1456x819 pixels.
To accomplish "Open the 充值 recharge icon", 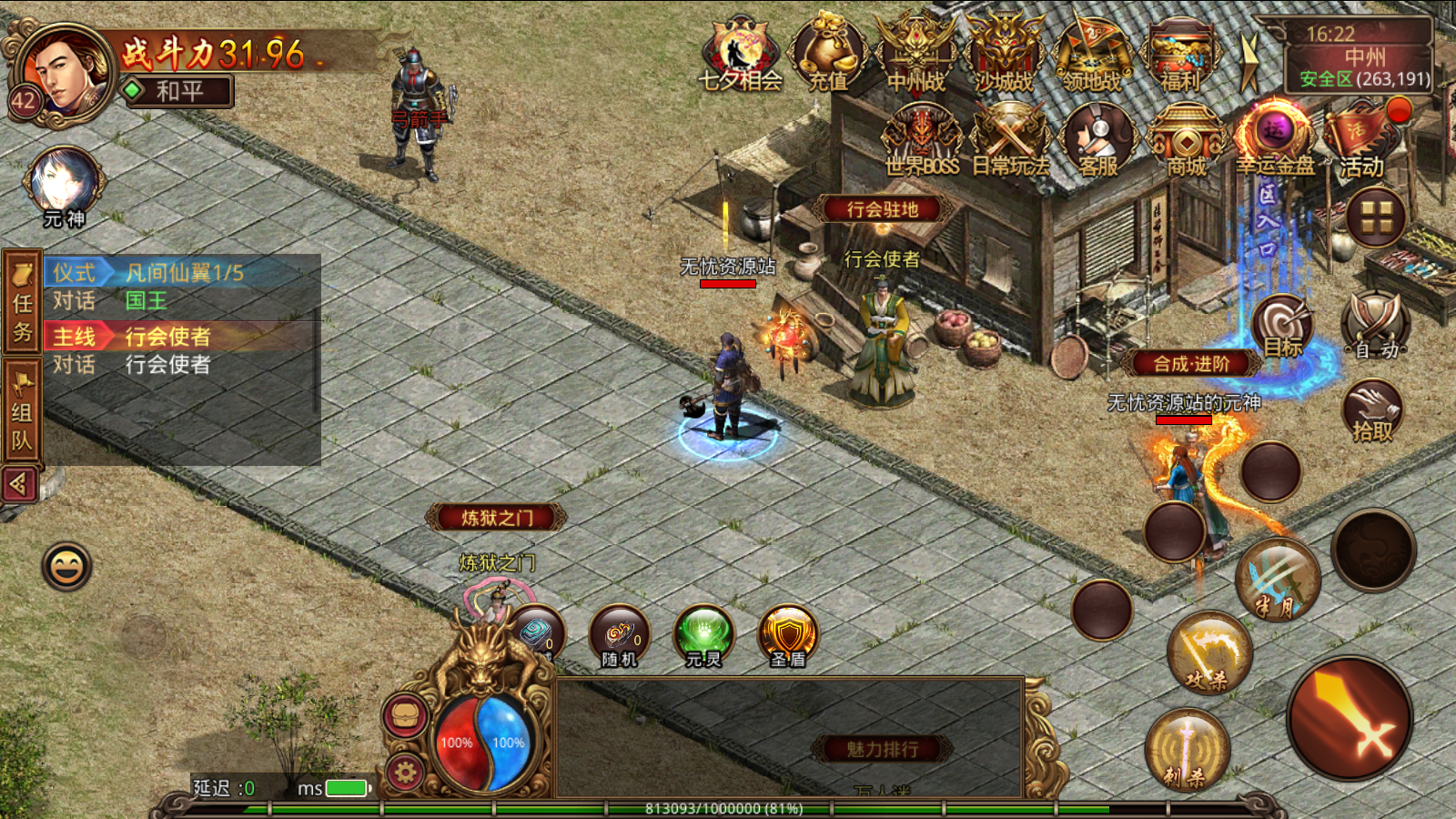I will [827, 53].
